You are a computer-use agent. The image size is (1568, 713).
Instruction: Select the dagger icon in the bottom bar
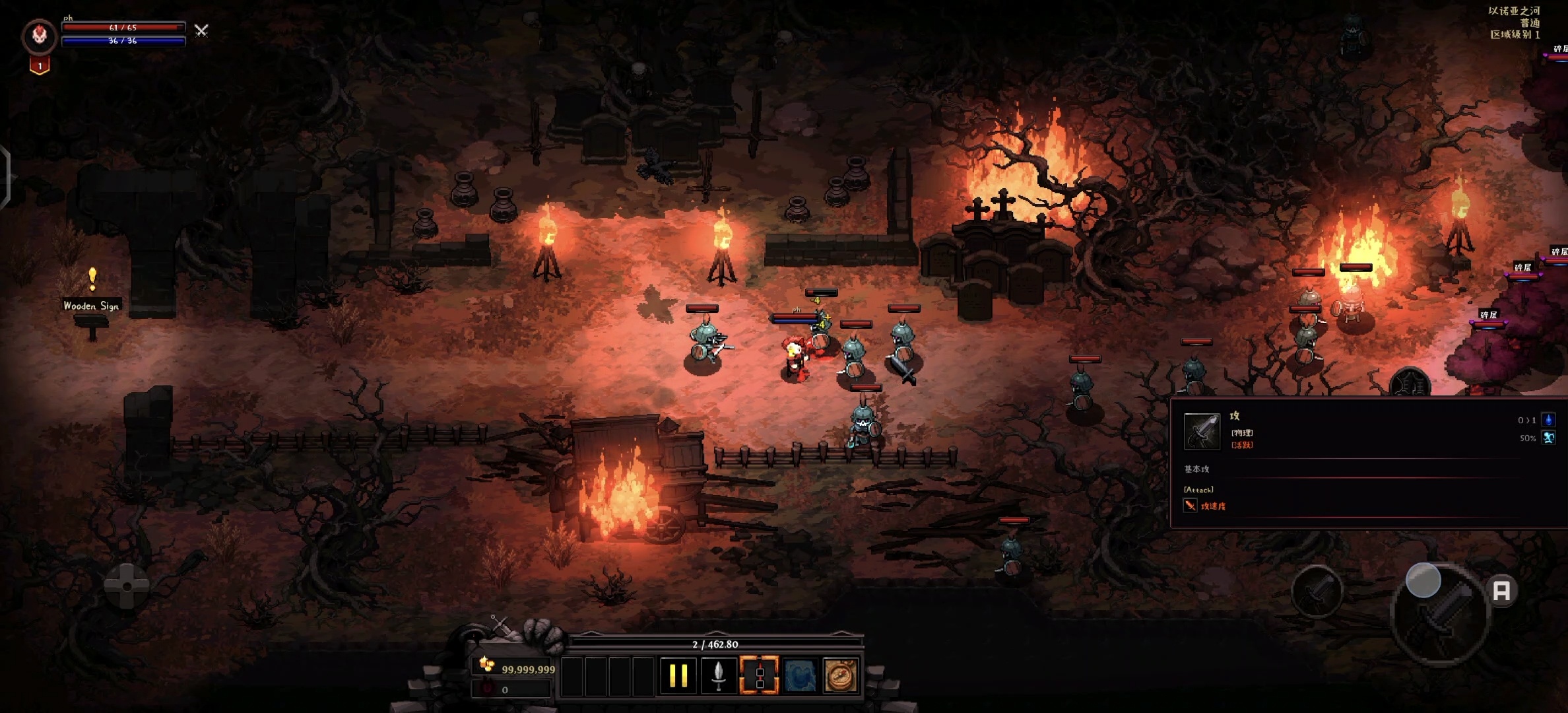pos(719,675)
